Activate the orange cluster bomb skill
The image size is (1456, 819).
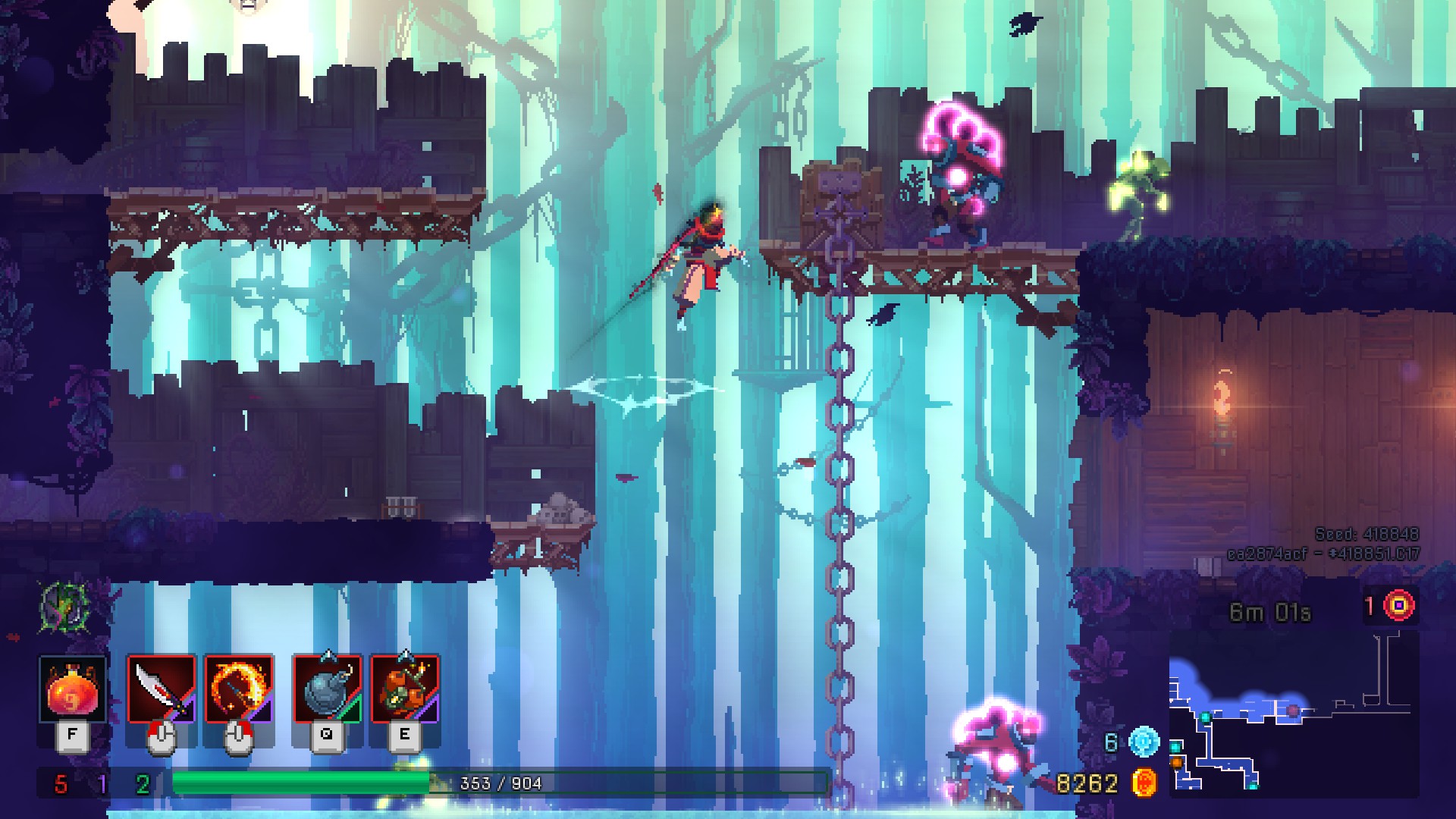tap(404, 689)
